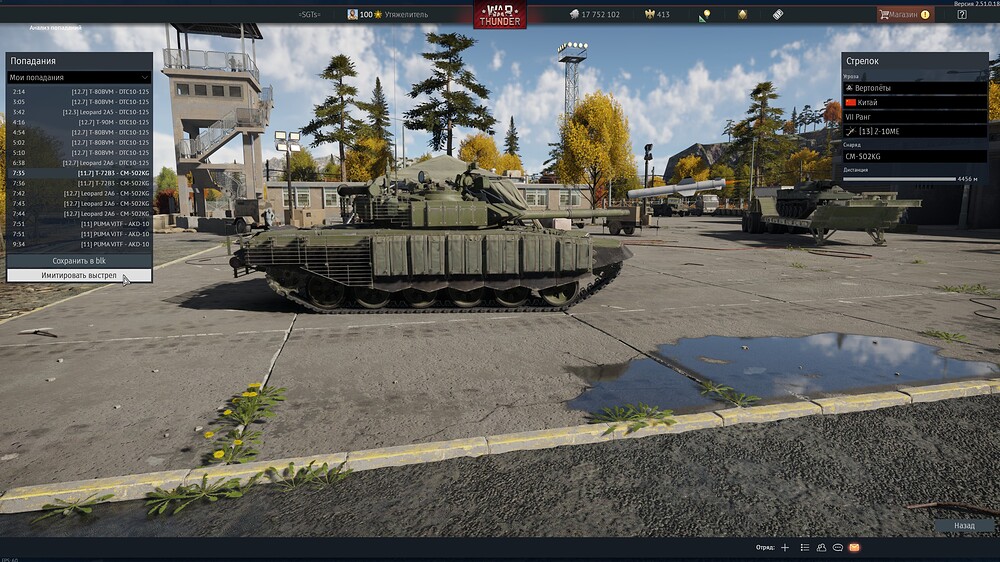The width and height of the screenshot is (1000, 562).
Task: Select the 2:14 T-80BVM hit row
Action: (x=79, y=91)
